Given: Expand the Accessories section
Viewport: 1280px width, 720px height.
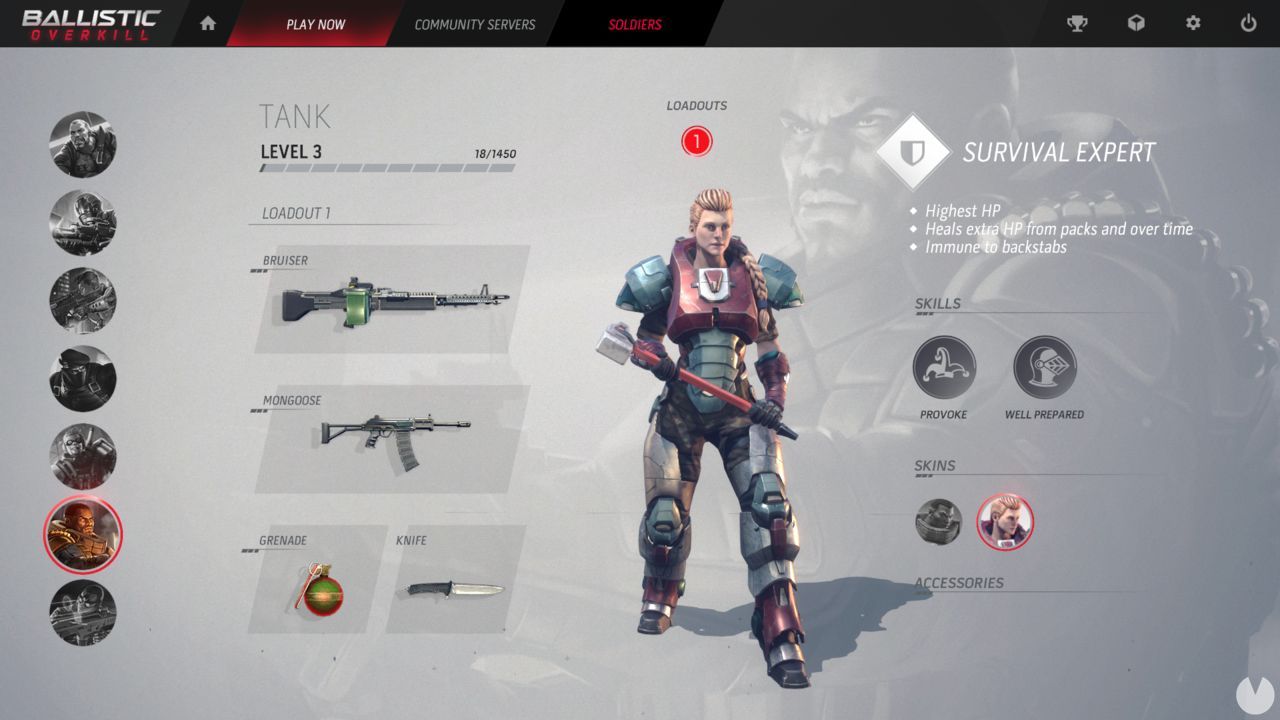Looking at the screenshot, I should click(x=960, y=581).
